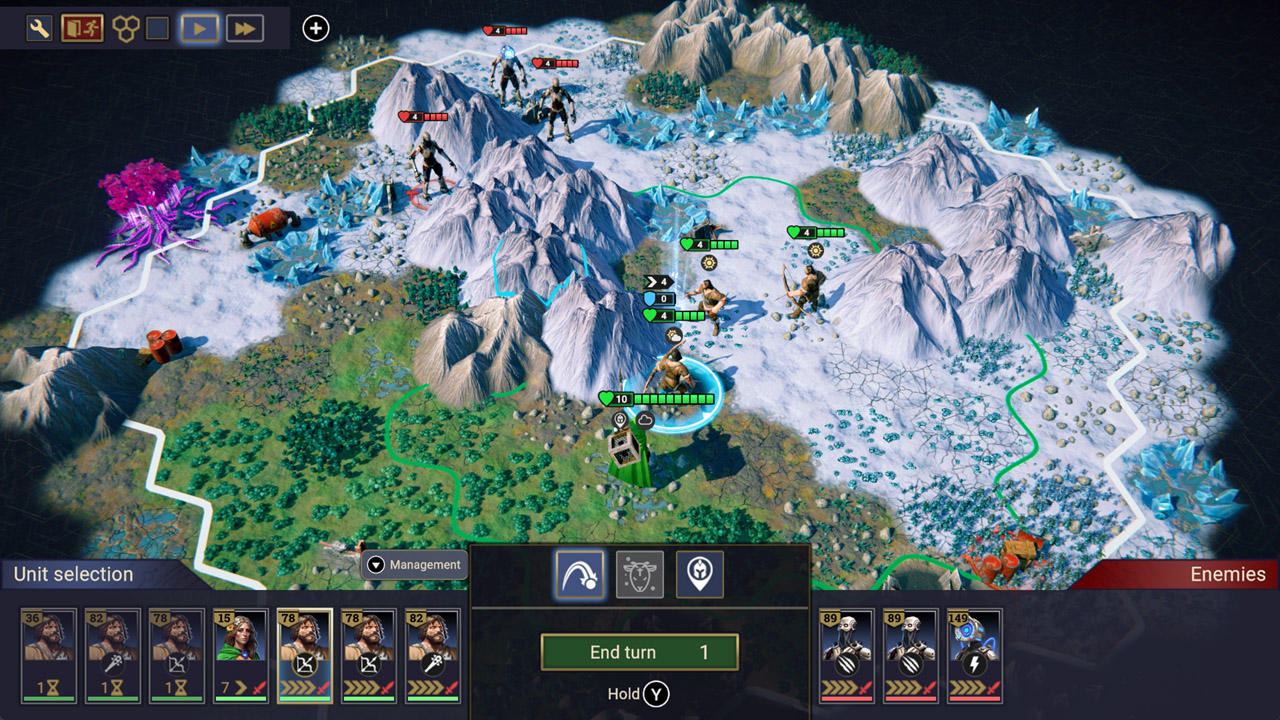Activate the fast-forward speed icon
Image resolution: width=1280 pixels, height=720 pixels.
coord(243,27)
